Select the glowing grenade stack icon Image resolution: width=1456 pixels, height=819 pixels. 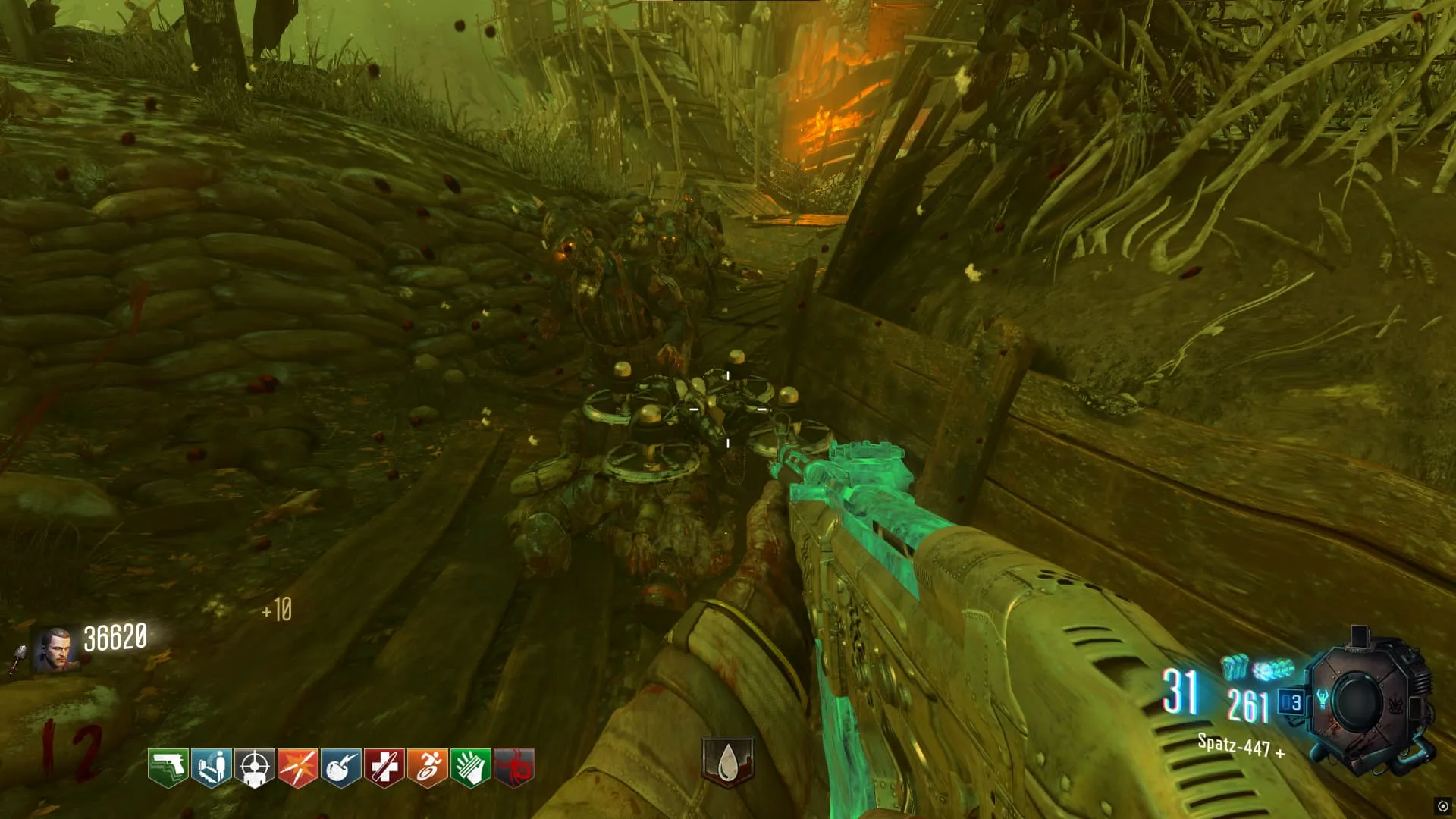1235,667
